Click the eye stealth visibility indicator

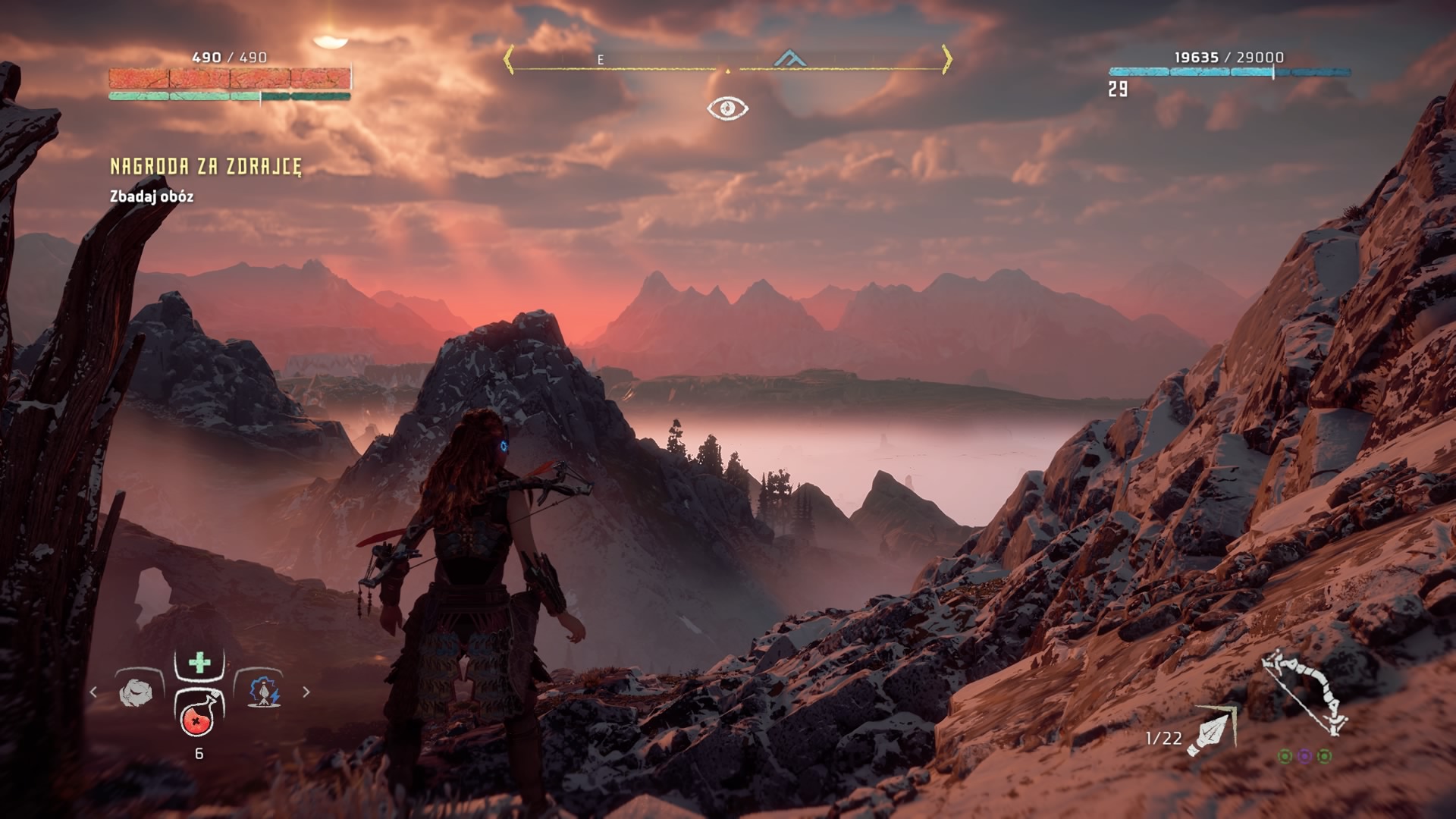727,108
